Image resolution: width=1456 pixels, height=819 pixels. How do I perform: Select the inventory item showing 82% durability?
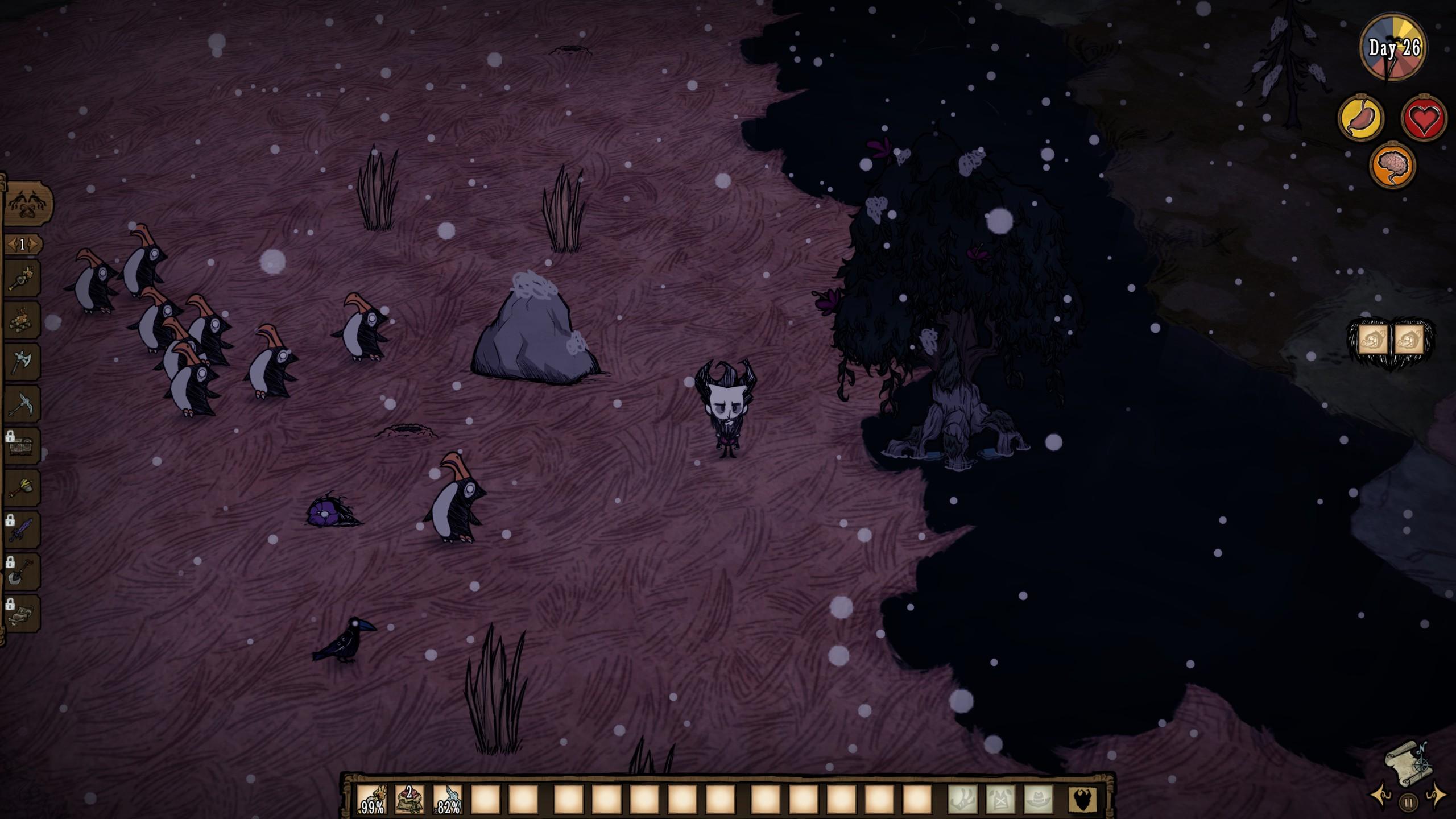[x=448, y=800]
